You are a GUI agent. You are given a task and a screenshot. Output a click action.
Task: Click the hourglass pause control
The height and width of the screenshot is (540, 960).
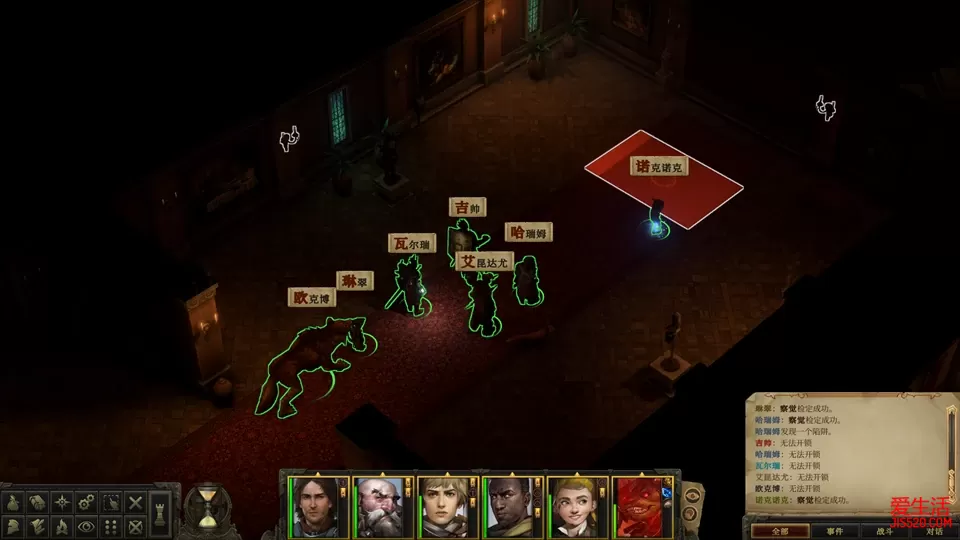[x=208, y=508]
